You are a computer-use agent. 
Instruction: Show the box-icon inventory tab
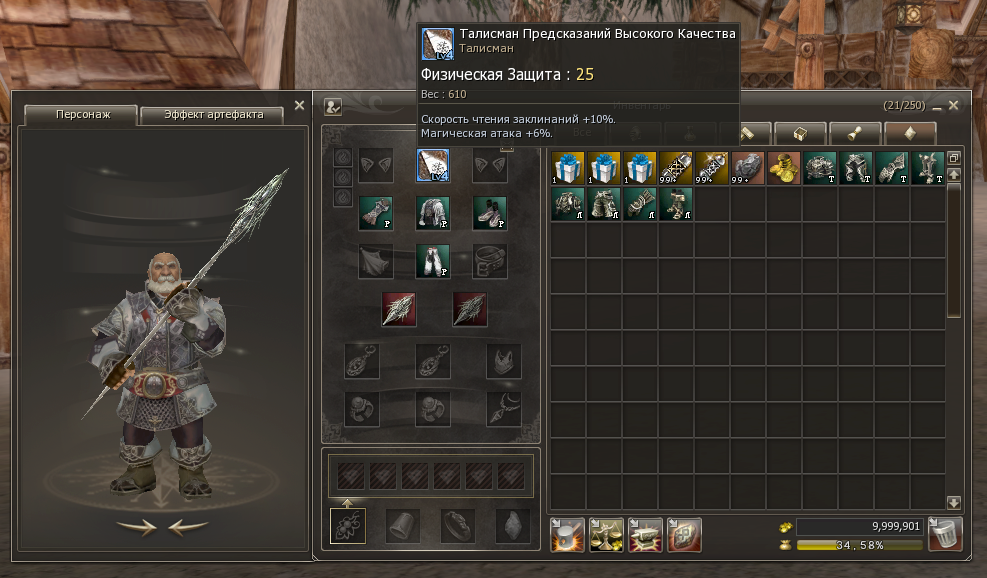(801, 133)
